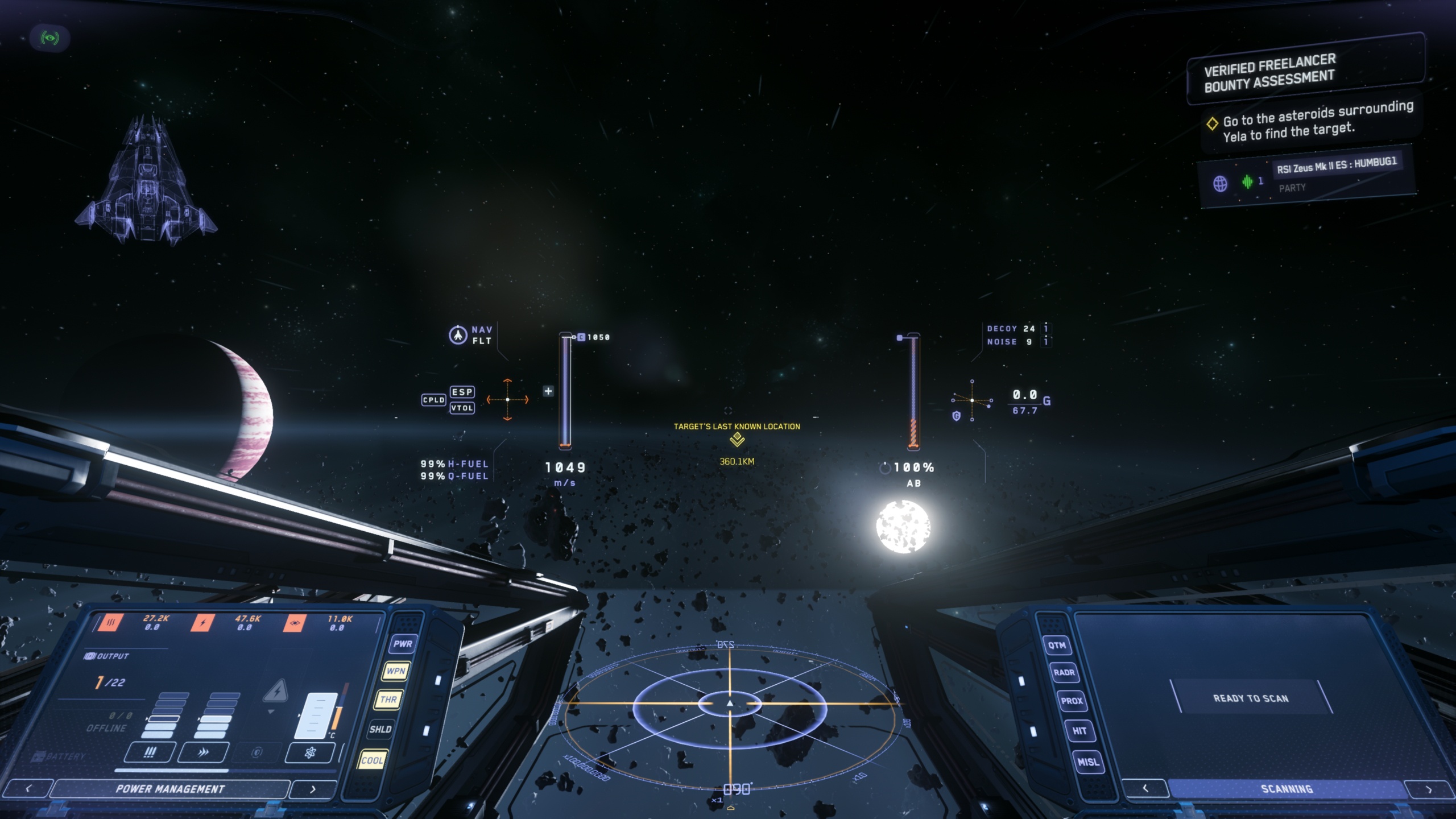
Task: Toggle the SHLD shields power button
Action: (x=380, y=729)
